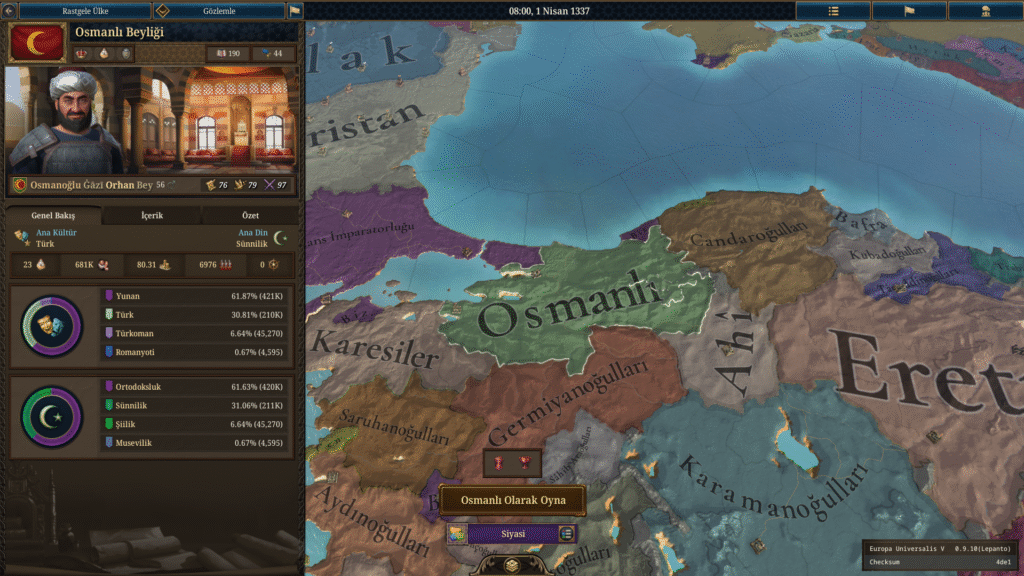Open the list icon button in top bar

coord(833,10)
